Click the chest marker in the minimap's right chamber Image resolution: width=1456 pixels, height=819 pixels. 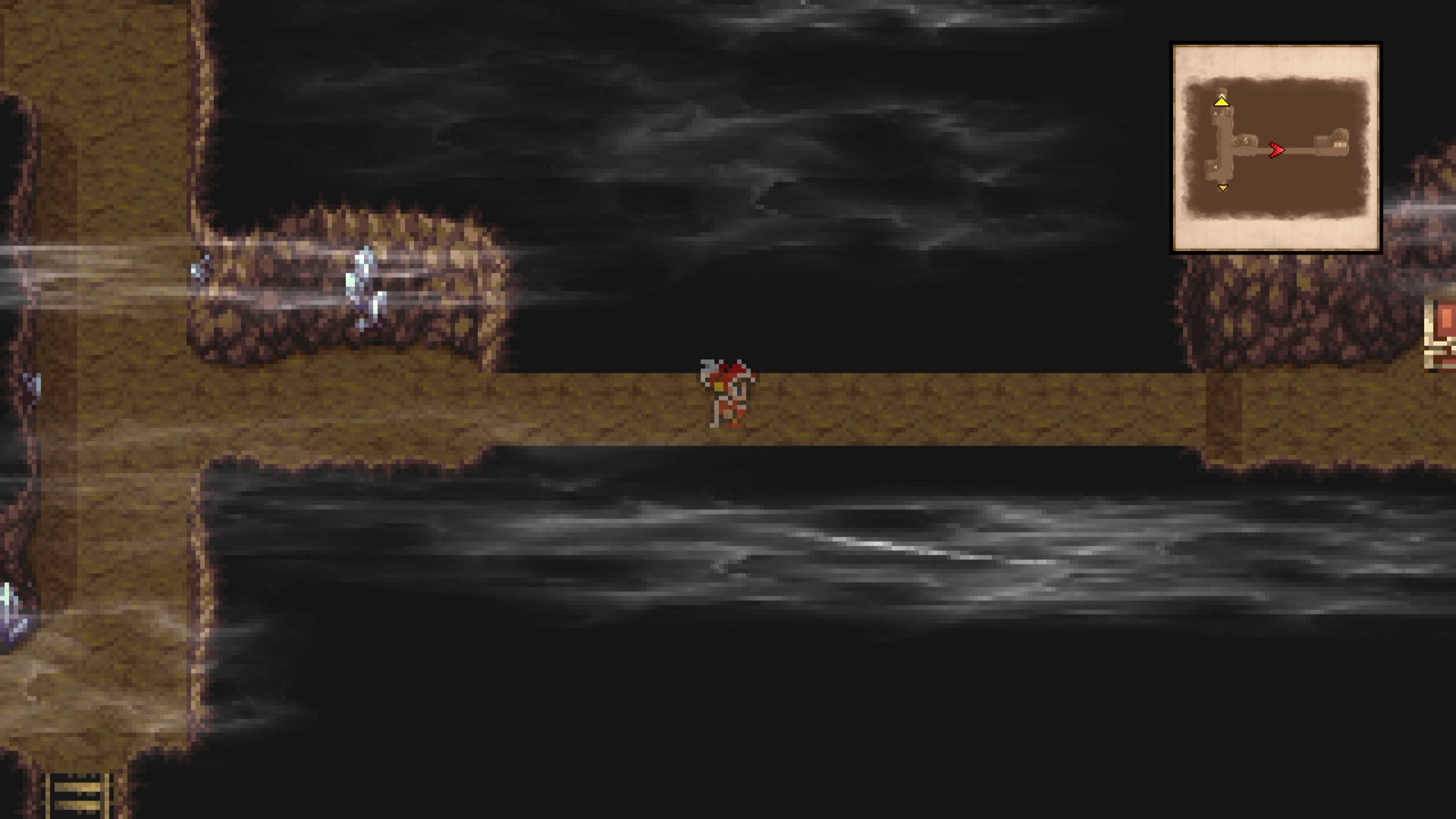1340,144
